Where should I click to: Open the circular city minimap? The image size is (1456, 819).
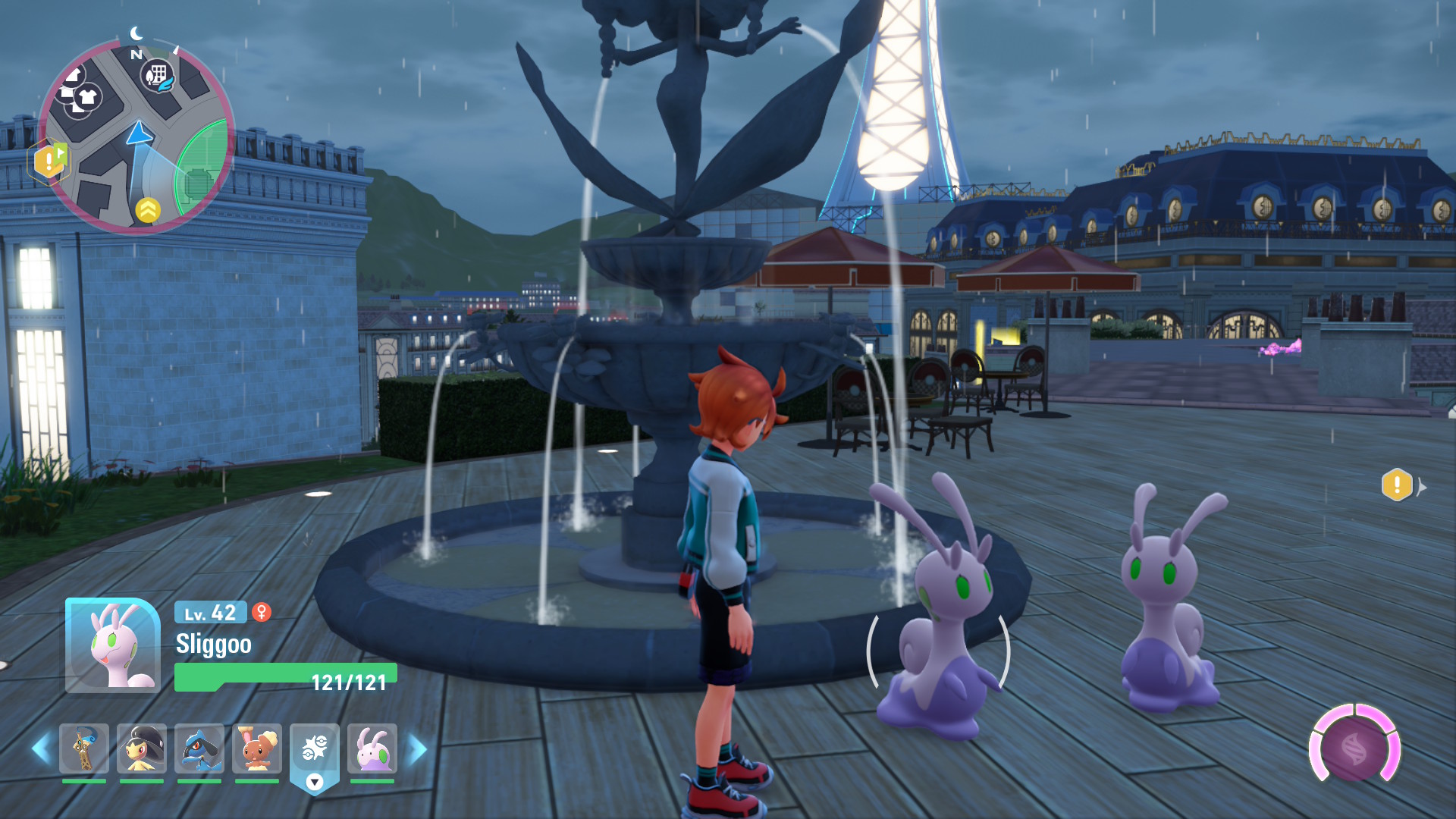click(136, 136)
